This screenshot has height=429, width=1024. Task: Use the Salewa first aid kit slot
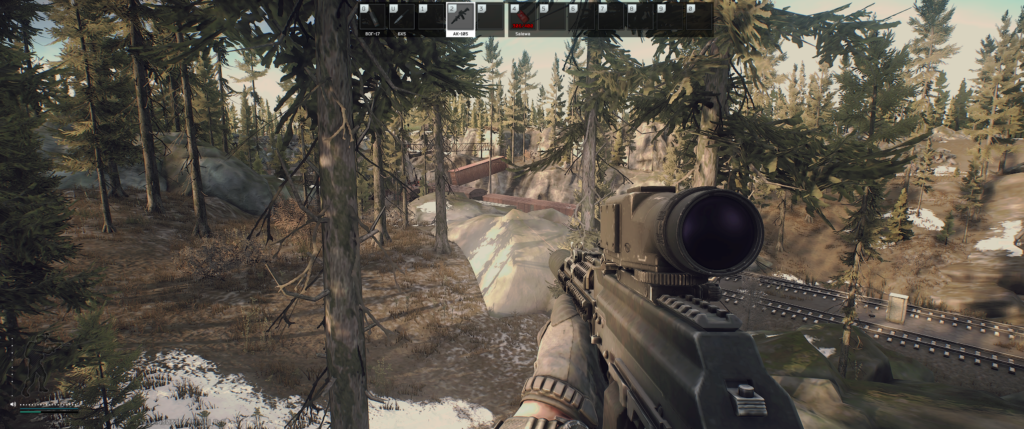[x=522, y=18]
